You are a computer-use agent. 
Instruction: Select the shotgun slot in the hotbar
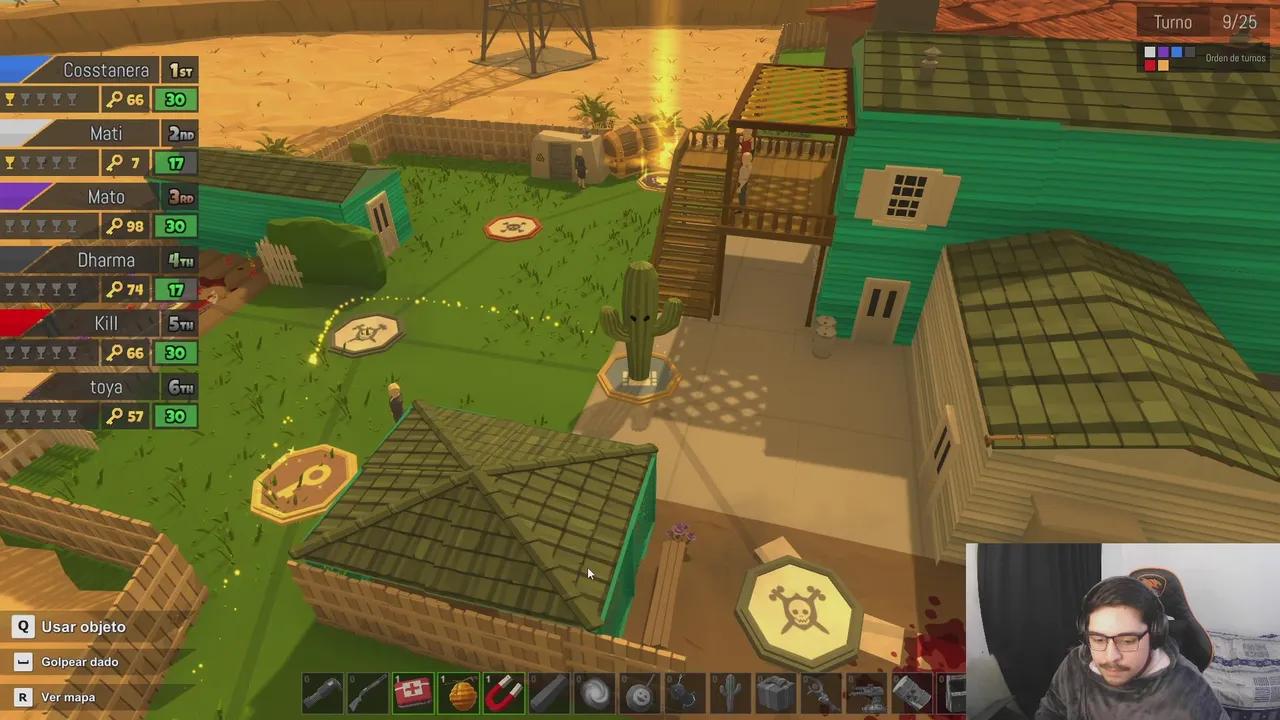(367, 692)
